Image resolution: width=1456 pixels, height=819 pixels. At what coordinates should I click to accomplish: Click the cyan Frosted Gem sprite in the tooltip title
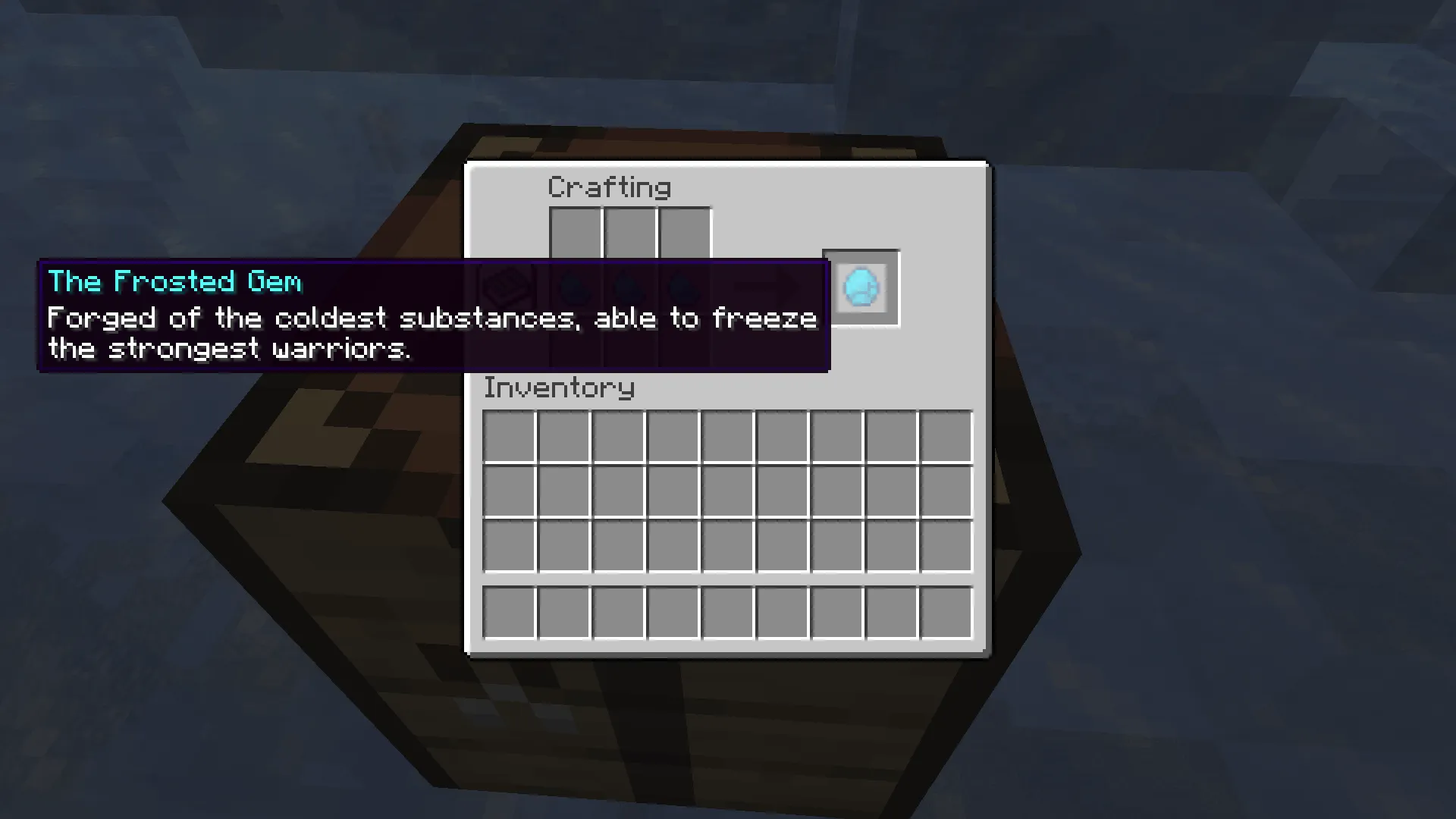(x=861, y=287)
